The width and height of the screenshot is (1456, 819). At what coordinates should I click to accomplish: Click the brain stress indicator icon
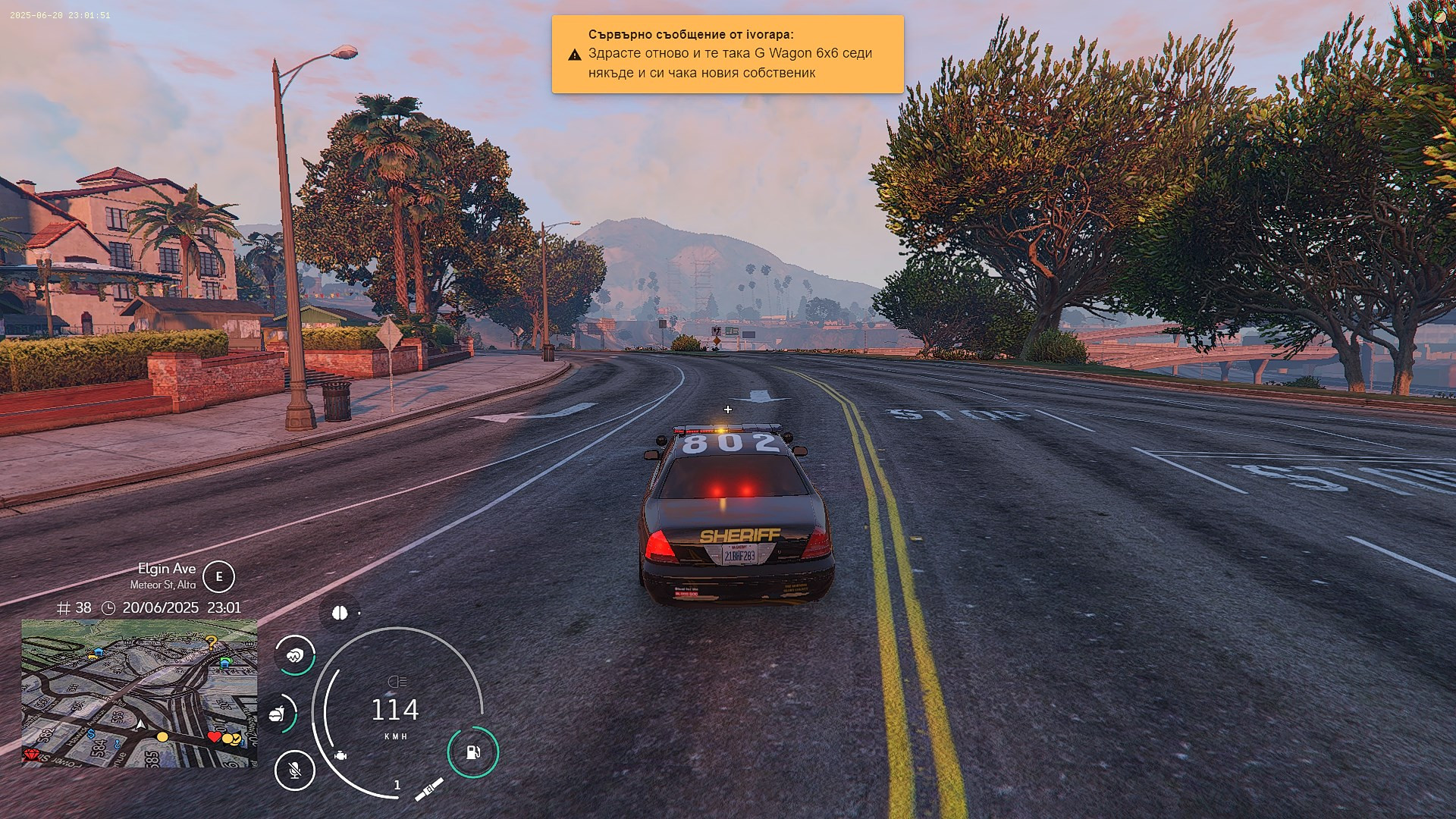click(339, 613)
